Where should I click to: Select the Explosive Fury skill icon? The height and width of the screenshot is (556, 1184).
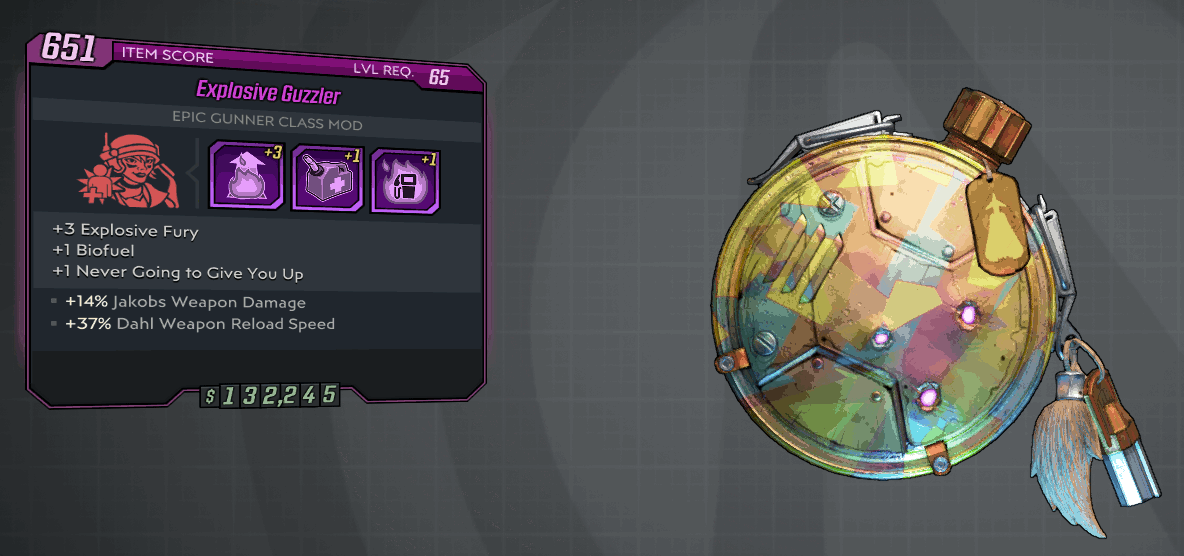242,176
